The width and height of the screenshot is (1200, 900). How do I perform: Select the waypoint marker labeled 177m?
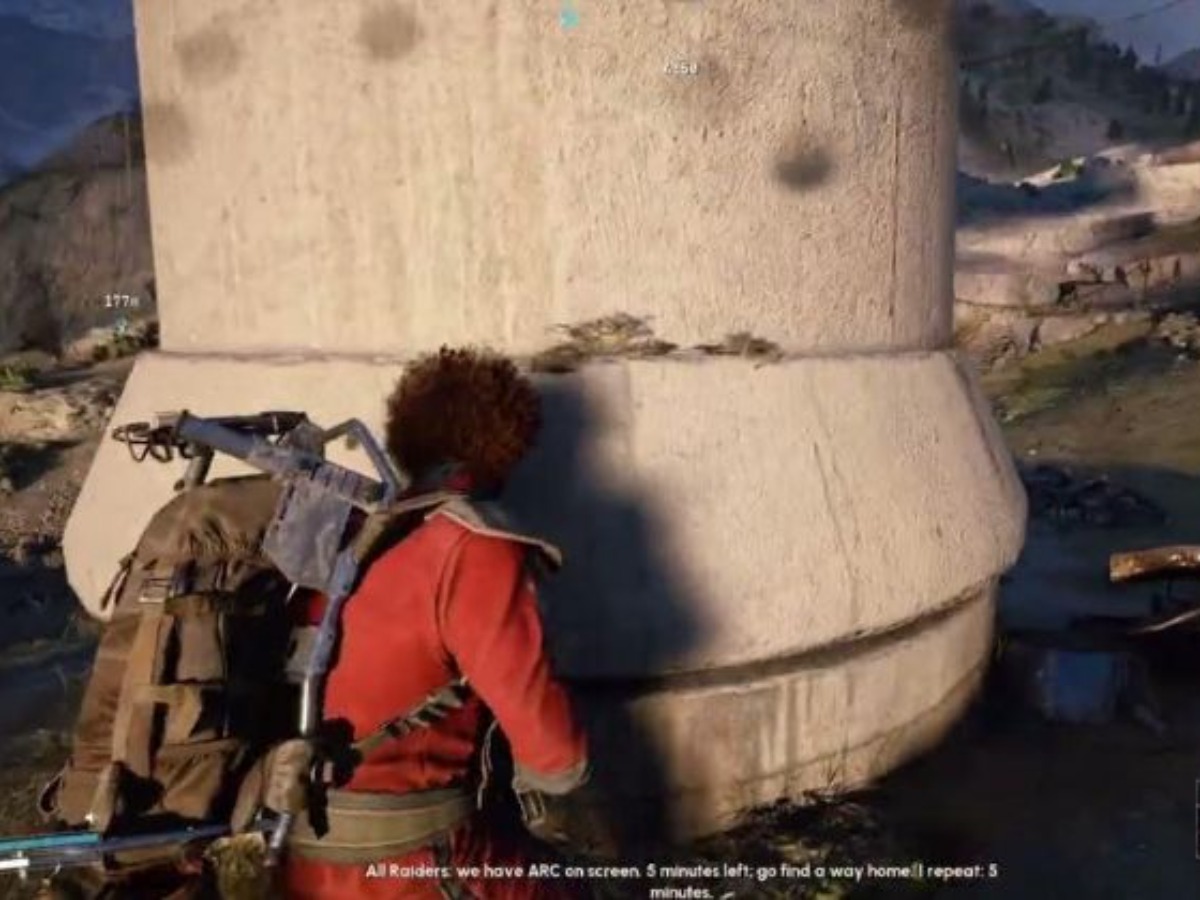coord(121,301)
